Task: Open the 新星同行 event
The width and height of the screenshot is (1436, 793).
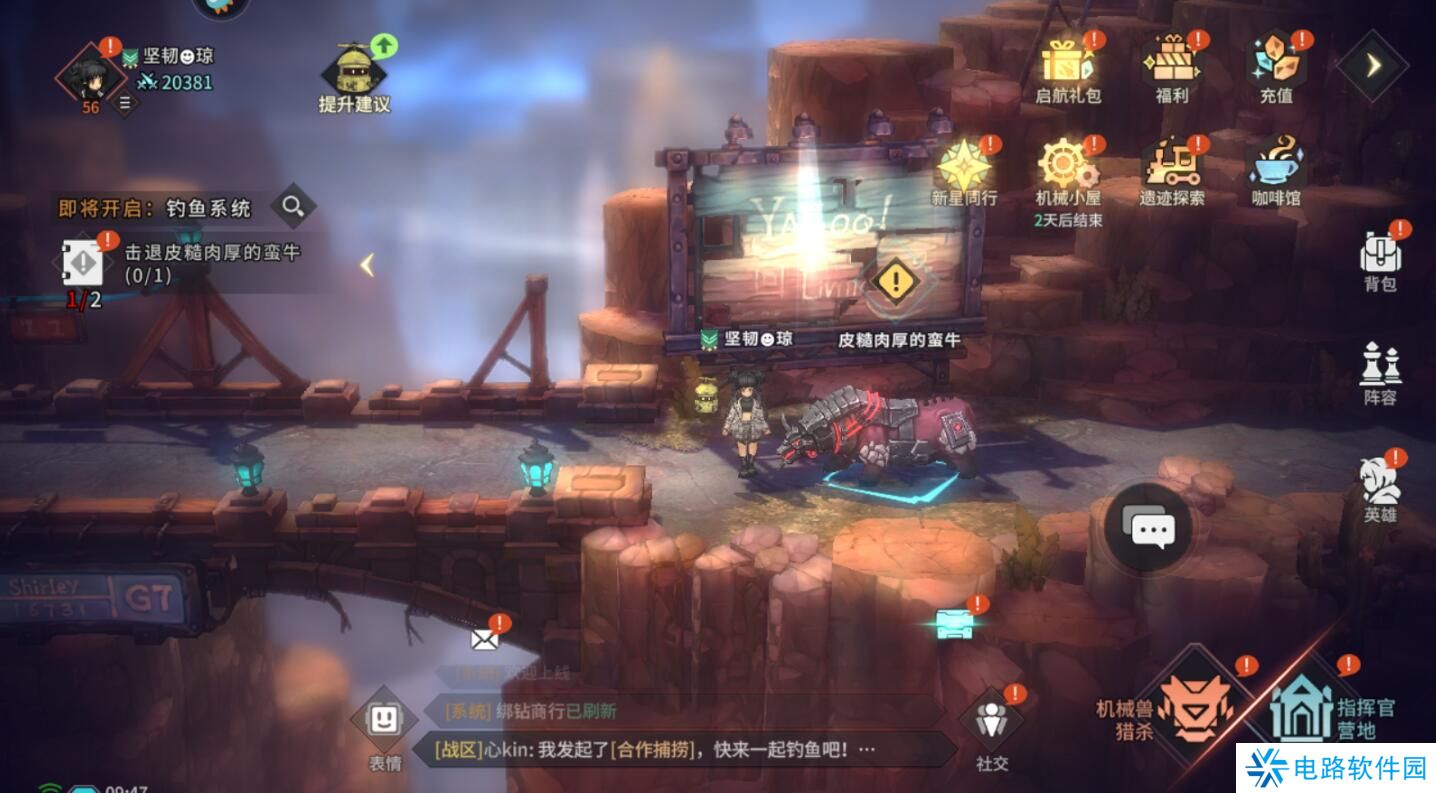Action: pos(964,171)
